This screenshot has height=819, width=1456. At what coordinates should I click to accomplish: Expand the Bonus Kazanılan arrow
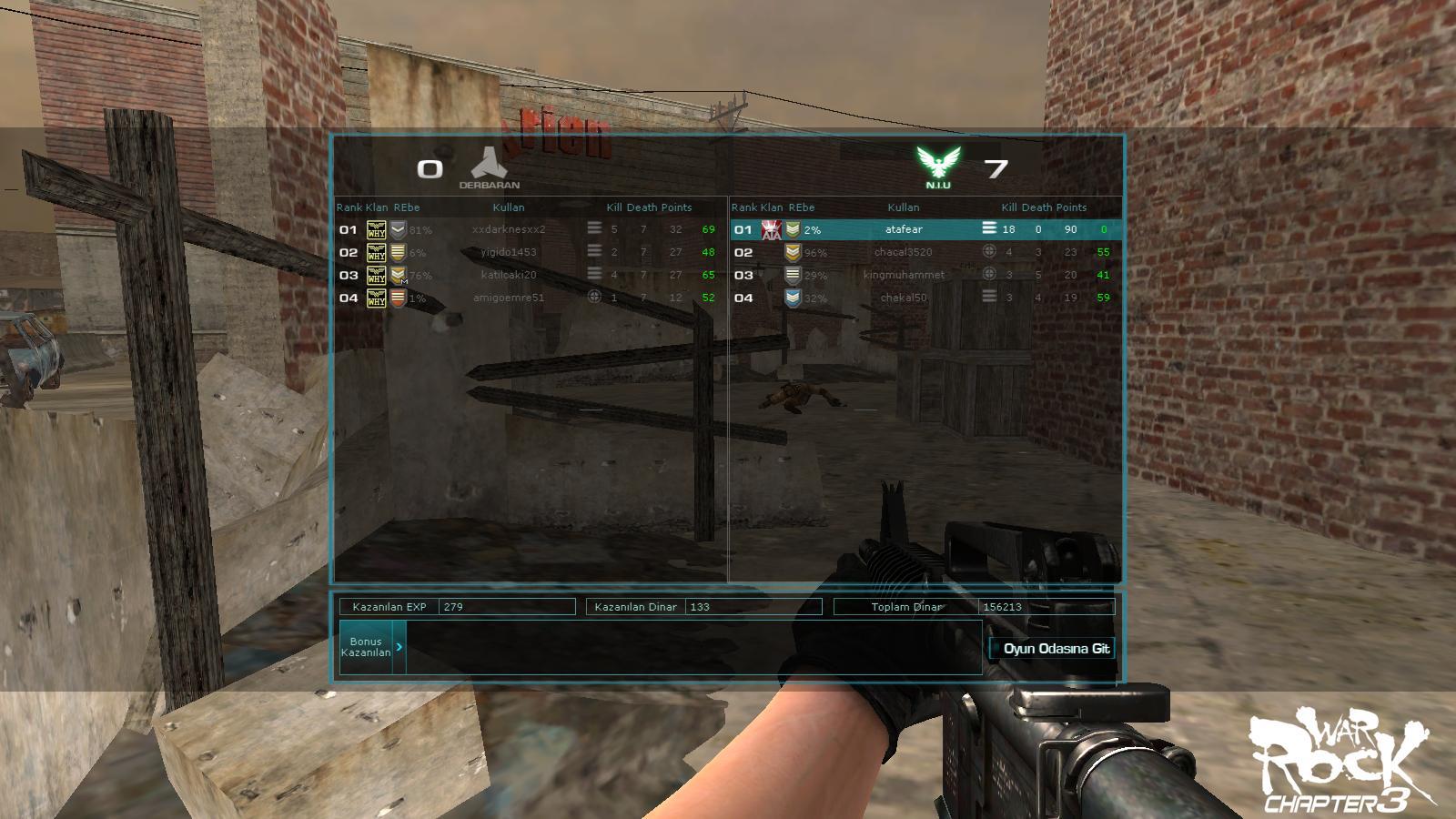[x=399, y=647]
